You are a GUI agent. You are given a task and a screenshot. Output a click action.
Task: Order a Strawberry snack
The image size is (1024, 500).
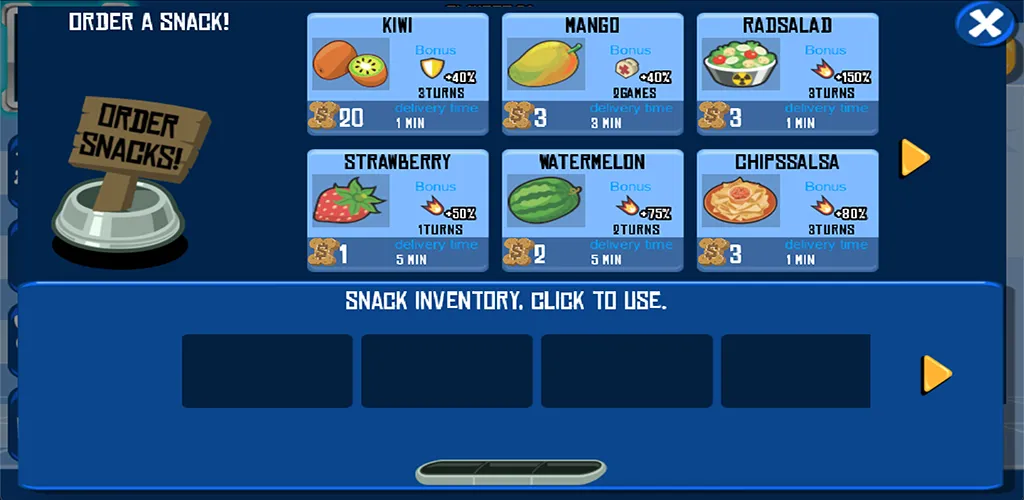point(397,210)
